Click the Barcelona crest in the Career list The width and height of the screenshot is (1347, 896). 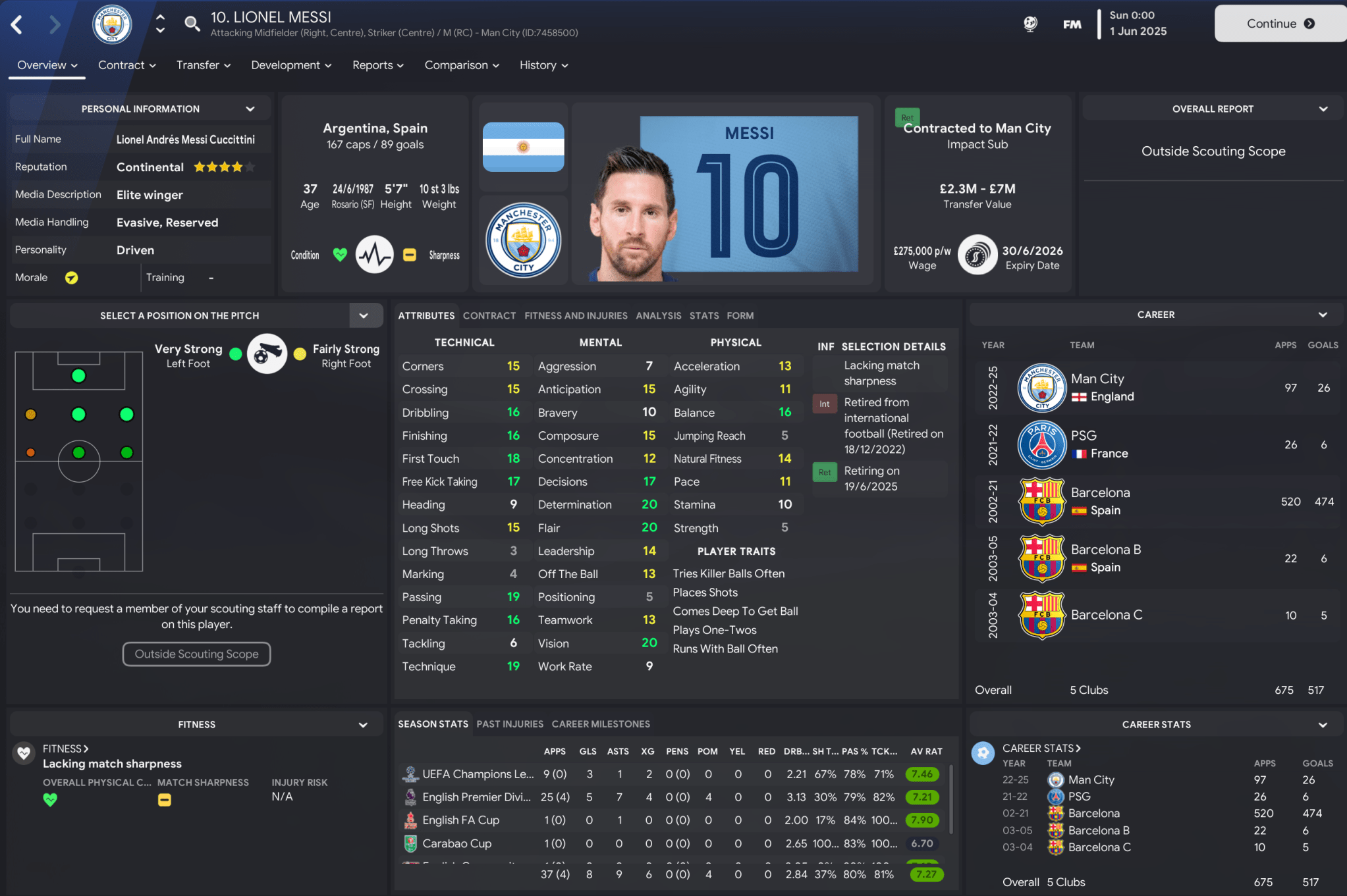[1041, 501]
